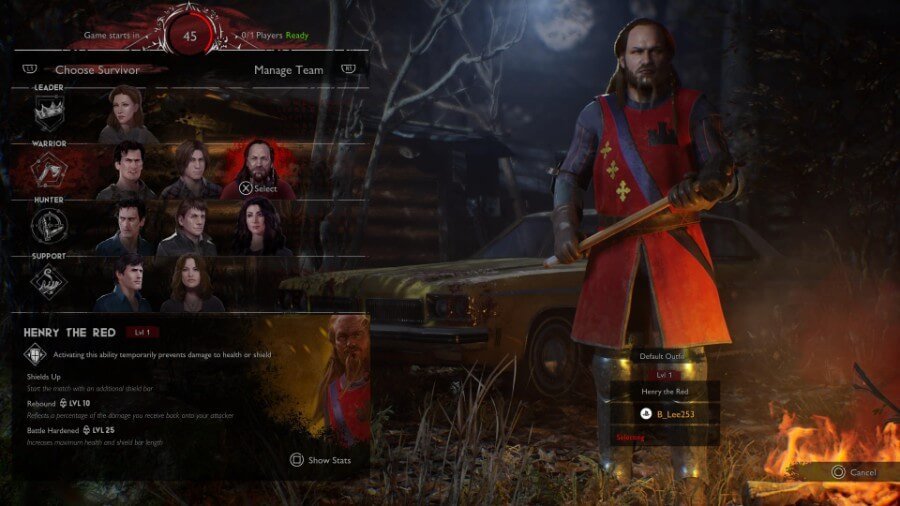Click the B_Lee253 player name plate
900x506 pixels.
click(665, 413)
